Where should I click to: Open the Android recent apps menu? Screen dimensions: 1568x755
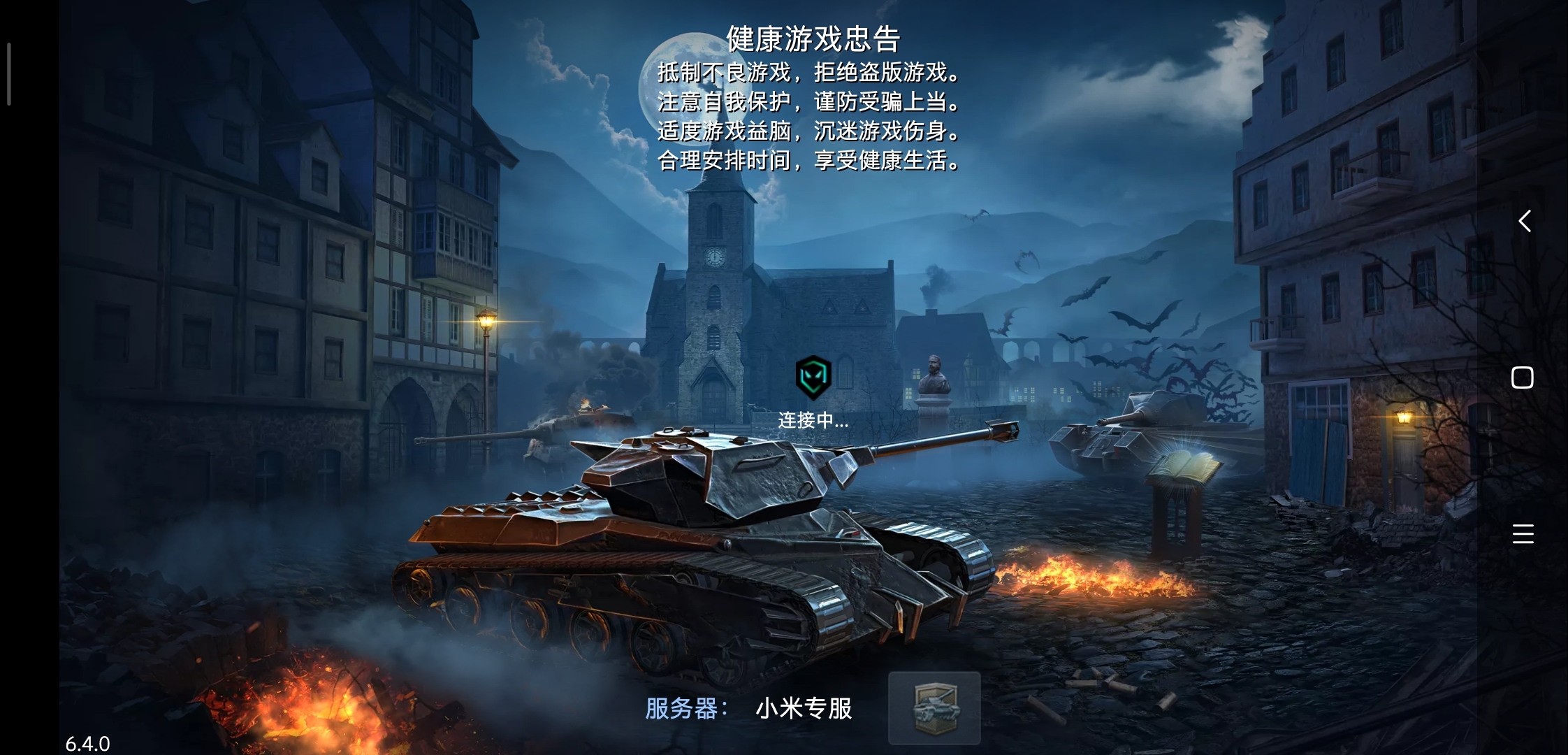click(1523, 534)
